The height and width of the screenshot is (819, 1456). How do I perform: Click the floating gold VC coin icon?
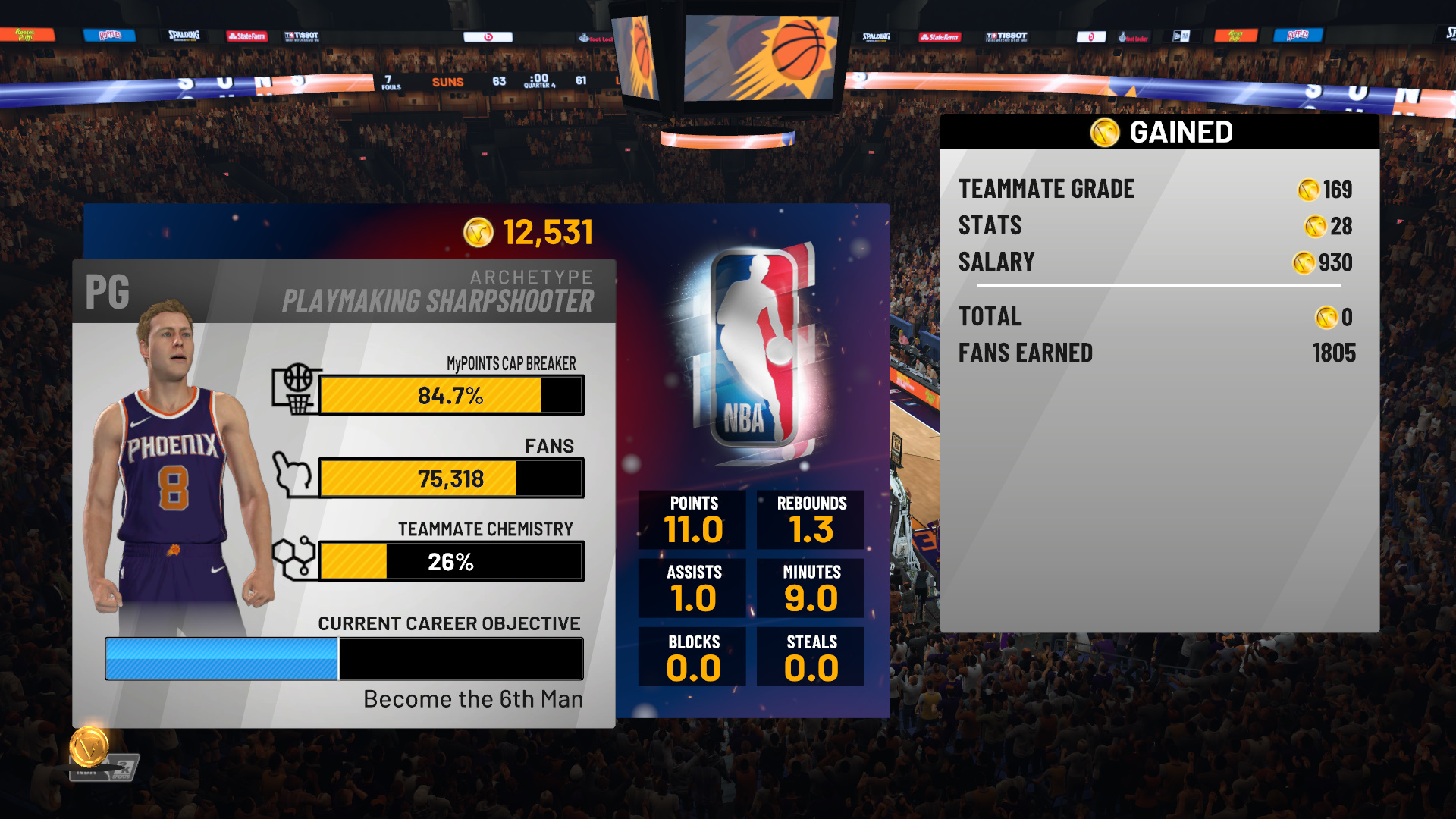tap(89, 746)
